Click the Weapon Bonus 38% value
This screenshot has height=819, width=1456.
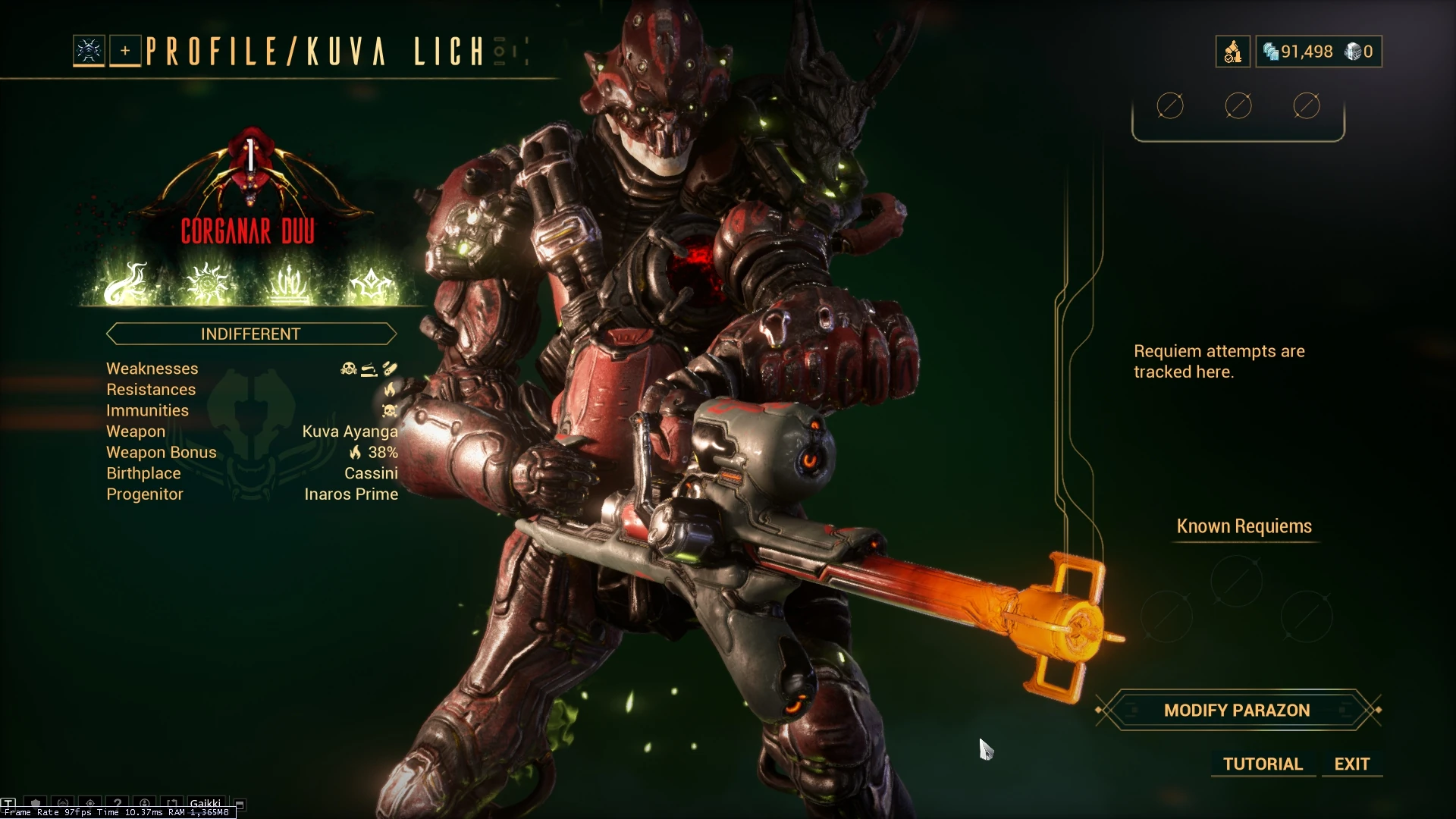pyautogui.click(x=379, y=452)
